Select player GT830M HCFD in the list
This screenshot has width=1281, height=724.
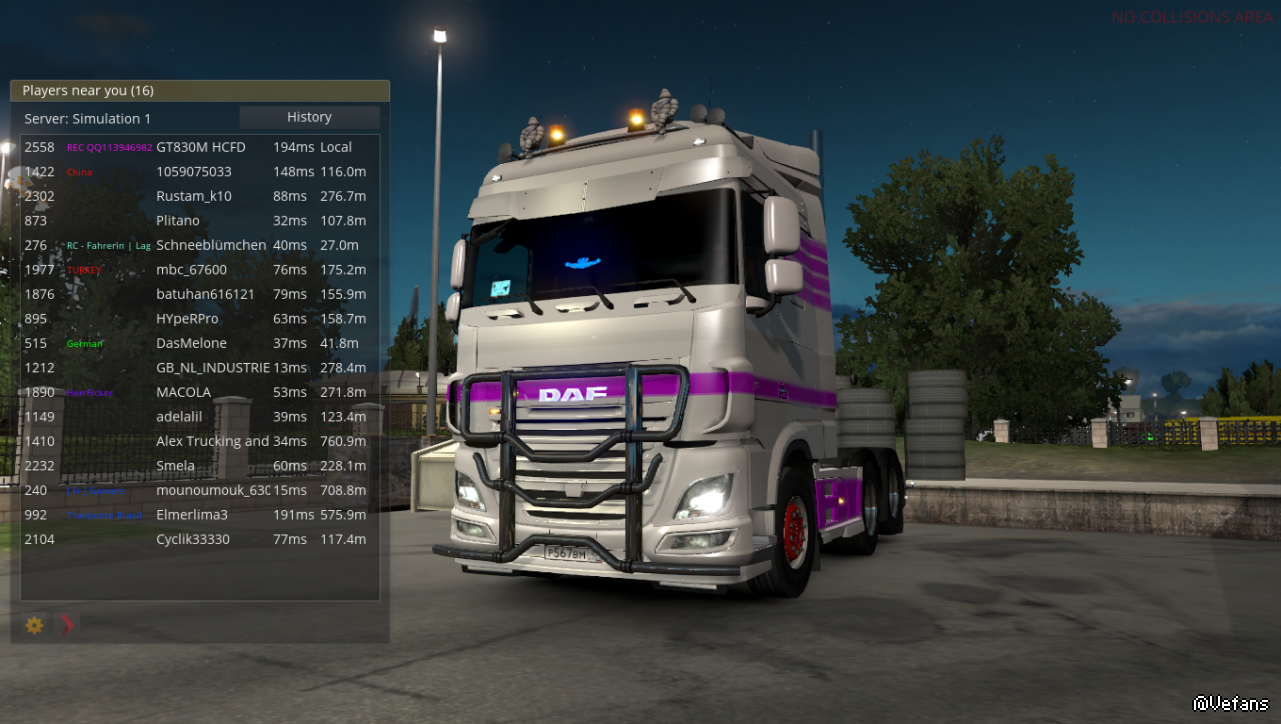coord(201,147)
